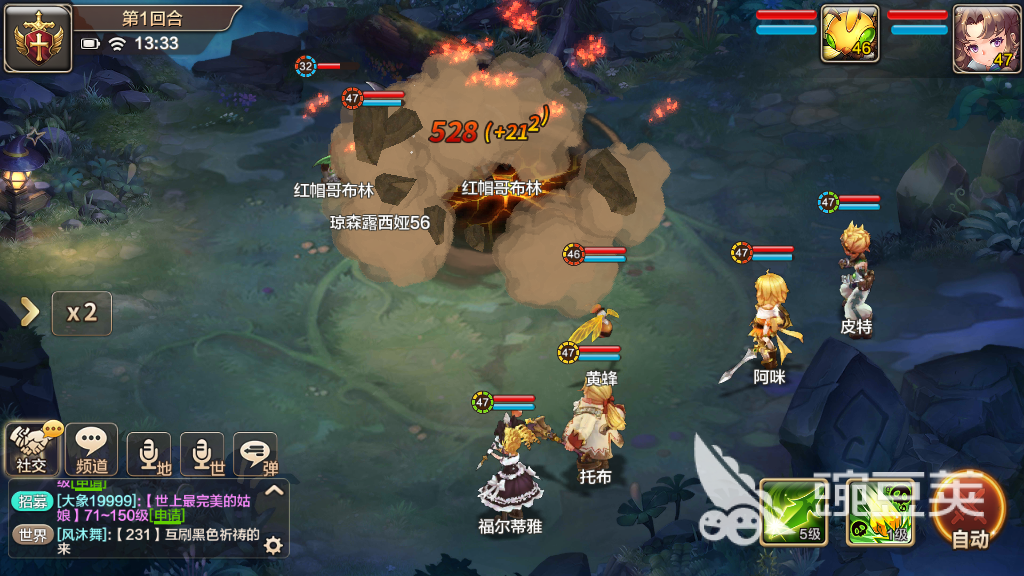The image size is (1024, 576).
Task: Expand the side panel arrow beside x2
Action: coord(30,312)
